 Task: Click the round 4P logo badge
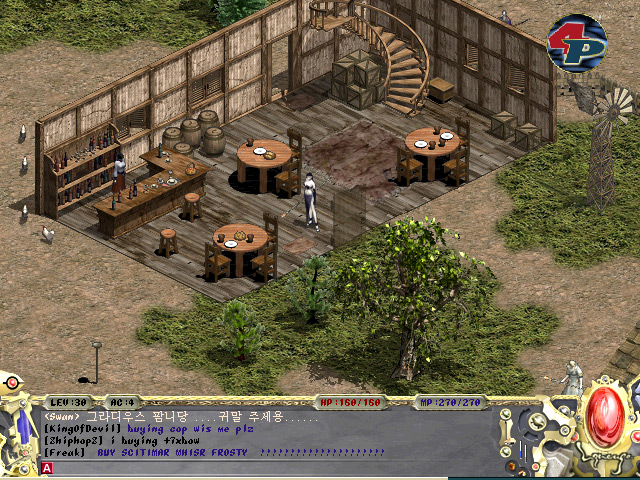click(x=576, y=42)
